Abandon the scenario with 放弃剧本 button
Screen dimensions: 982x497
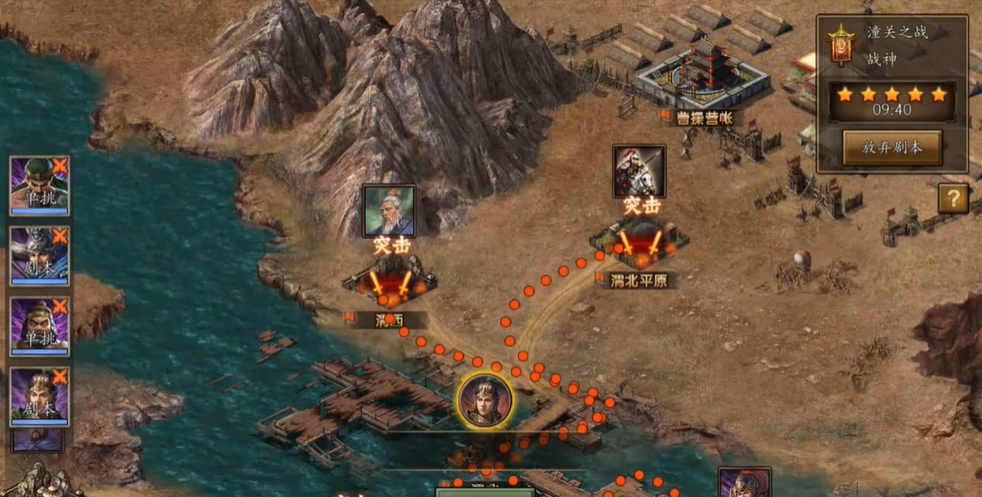[x=892, y=147]
